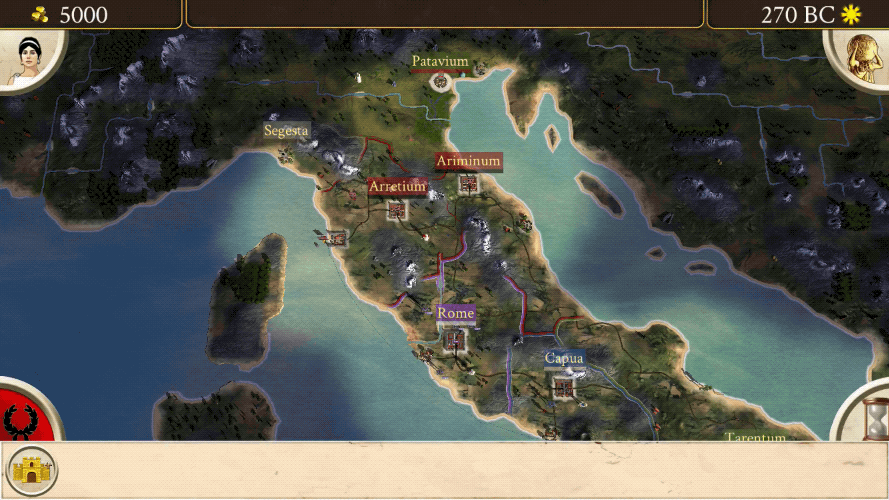889x500 pixels.
Task: Choose the Ariminum settlement label
Action: click(x=468, y=161)
